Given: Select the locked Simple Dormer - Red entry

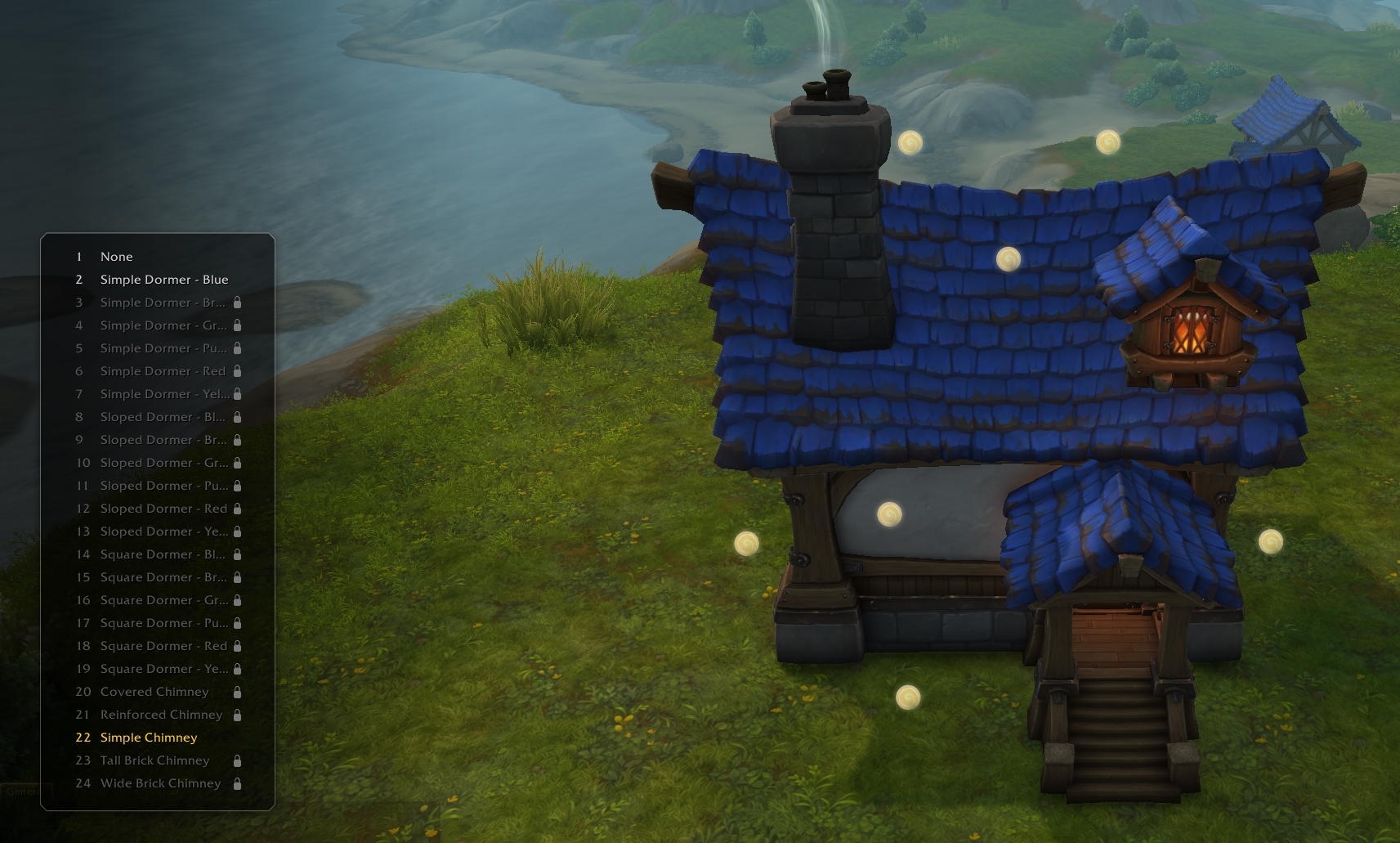Looking at the screenshot, I should pyautogui.click(x=163, y=371).
